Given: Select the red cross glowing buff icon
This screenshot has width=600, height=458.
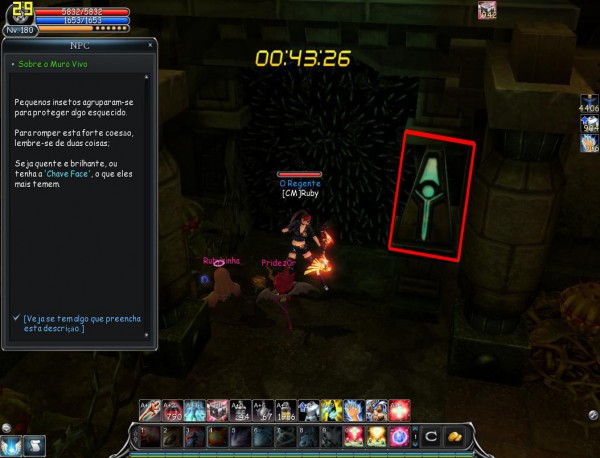Looking at the screenshot, I should point(400,410).
